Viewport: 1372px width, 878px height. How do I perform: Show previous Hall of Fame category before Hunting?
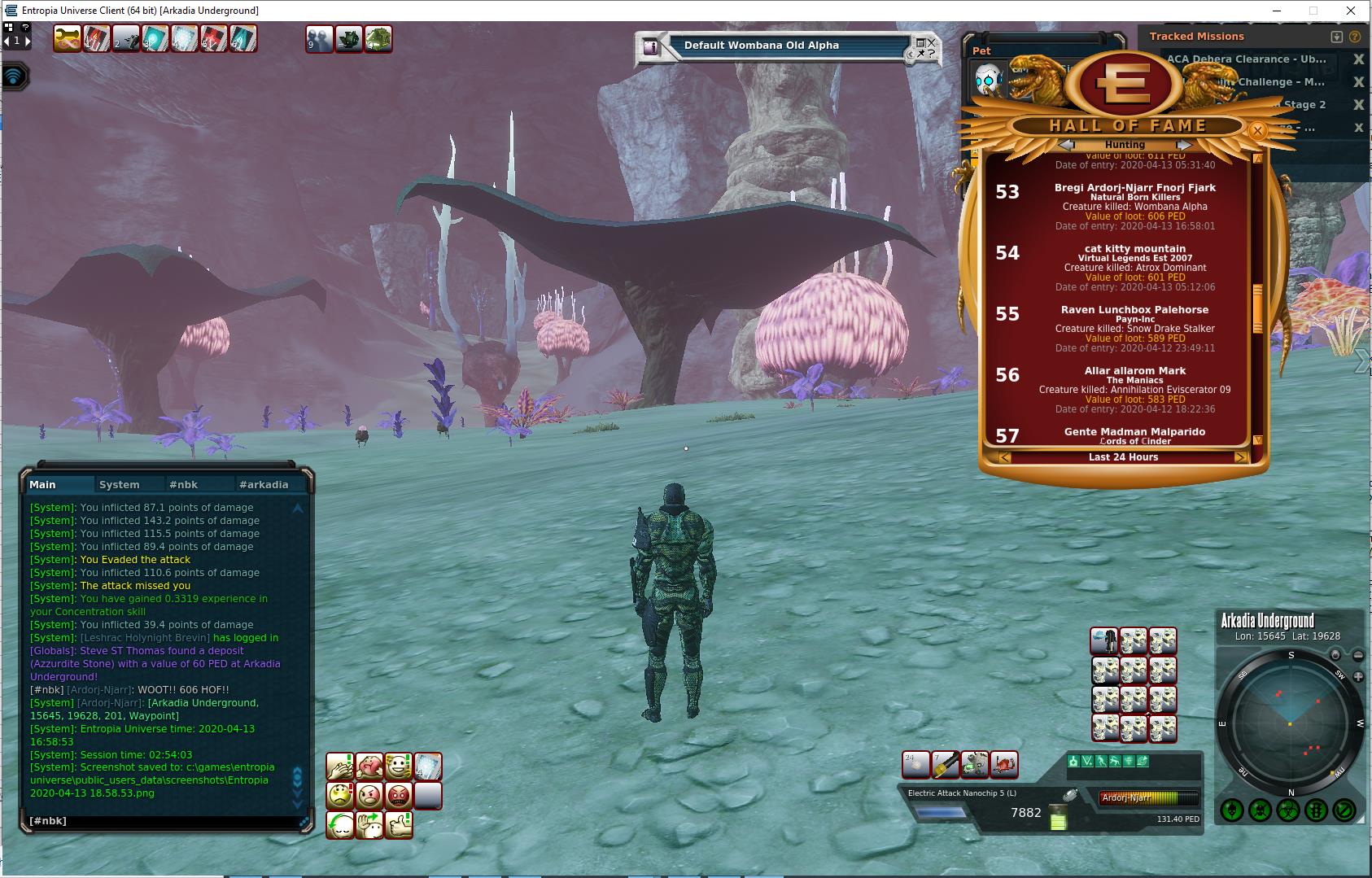pos(1066,145)
